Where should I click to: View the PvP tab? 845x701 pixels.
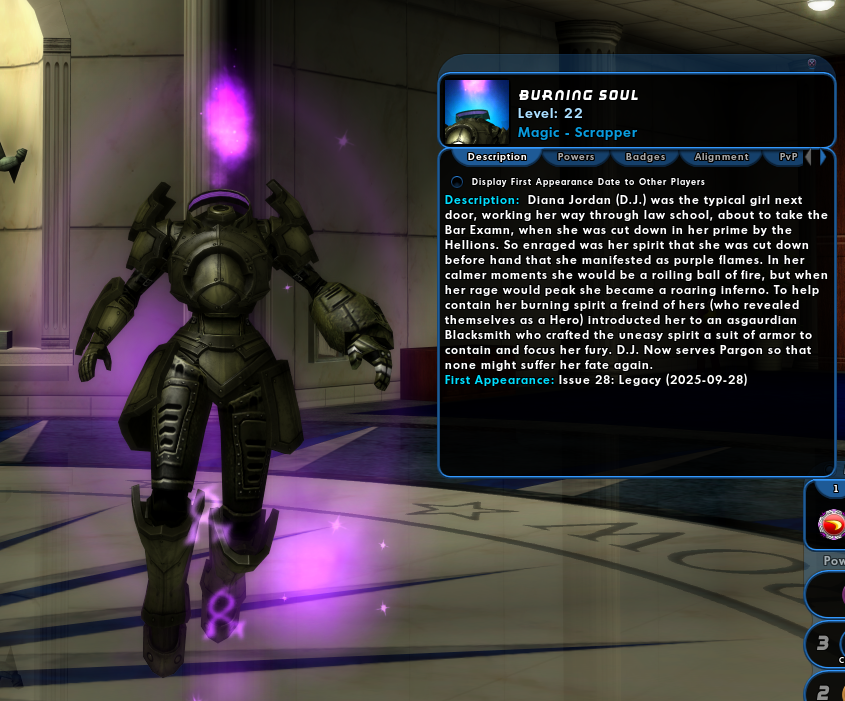(x=788, y=157)
